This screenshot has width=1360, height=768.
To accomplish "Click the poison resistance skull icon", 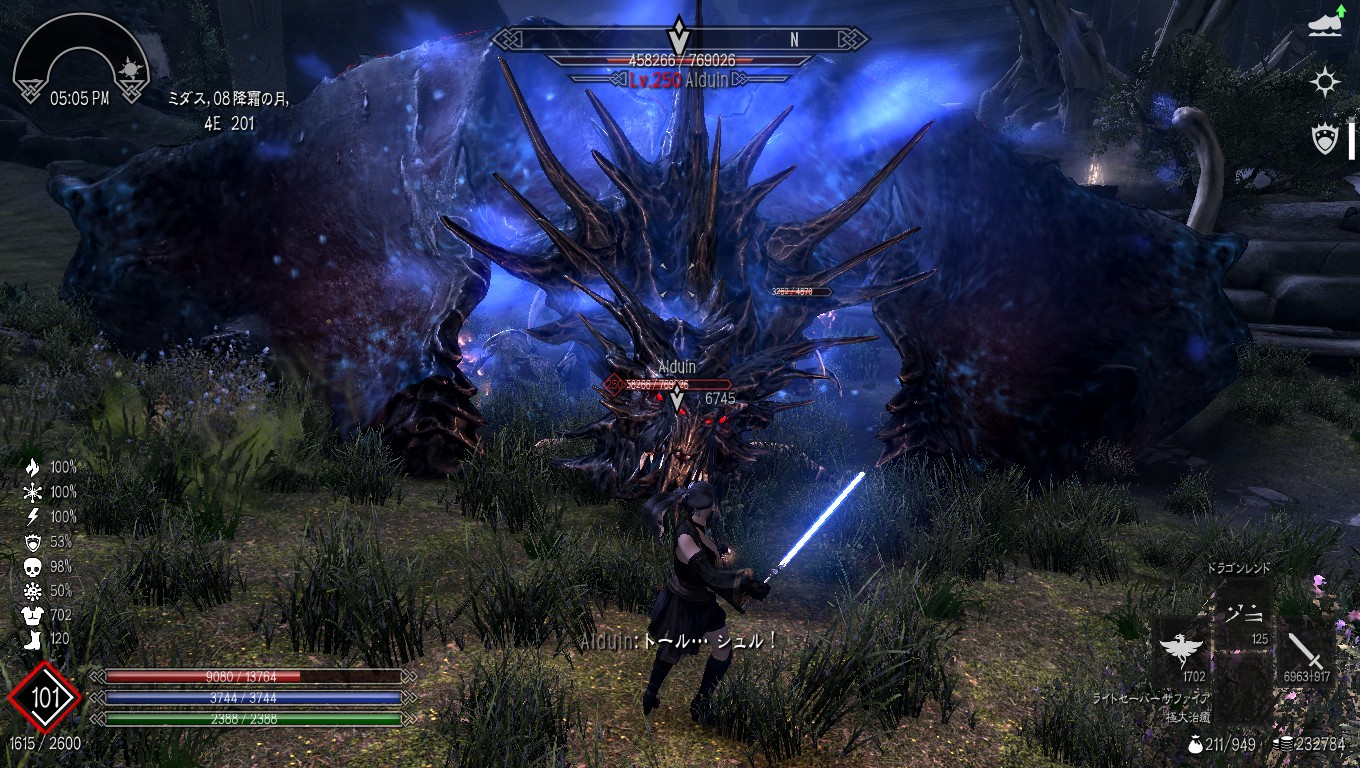I will (32, 567).
